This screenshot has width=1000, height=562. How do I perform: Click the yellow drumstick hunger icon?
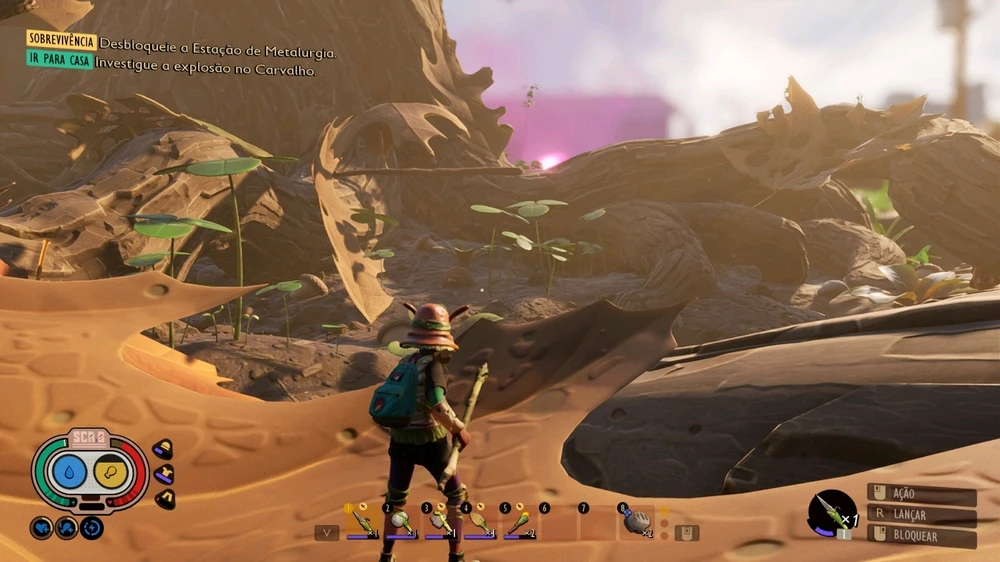(110, 470)
